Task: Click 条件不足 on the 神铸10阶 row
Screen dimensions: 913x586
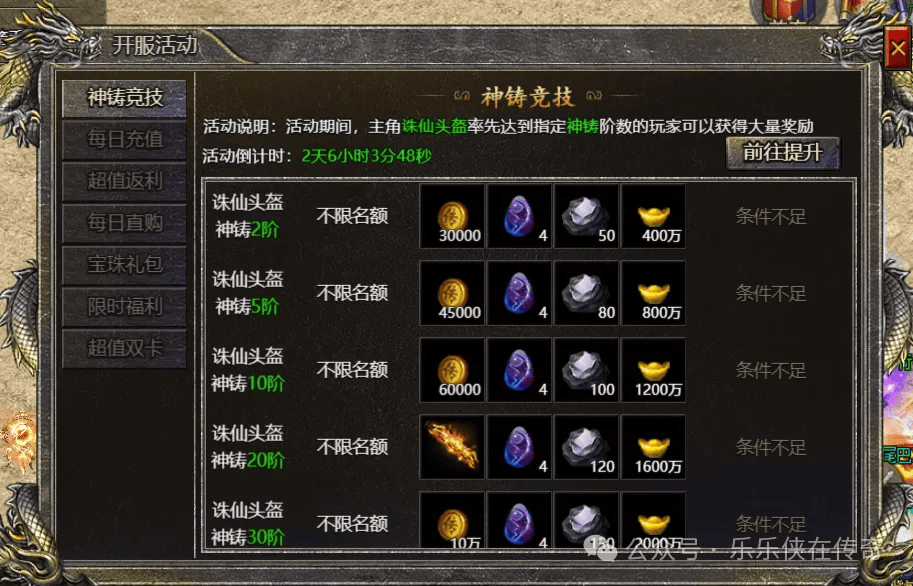Action: point(771,370)
